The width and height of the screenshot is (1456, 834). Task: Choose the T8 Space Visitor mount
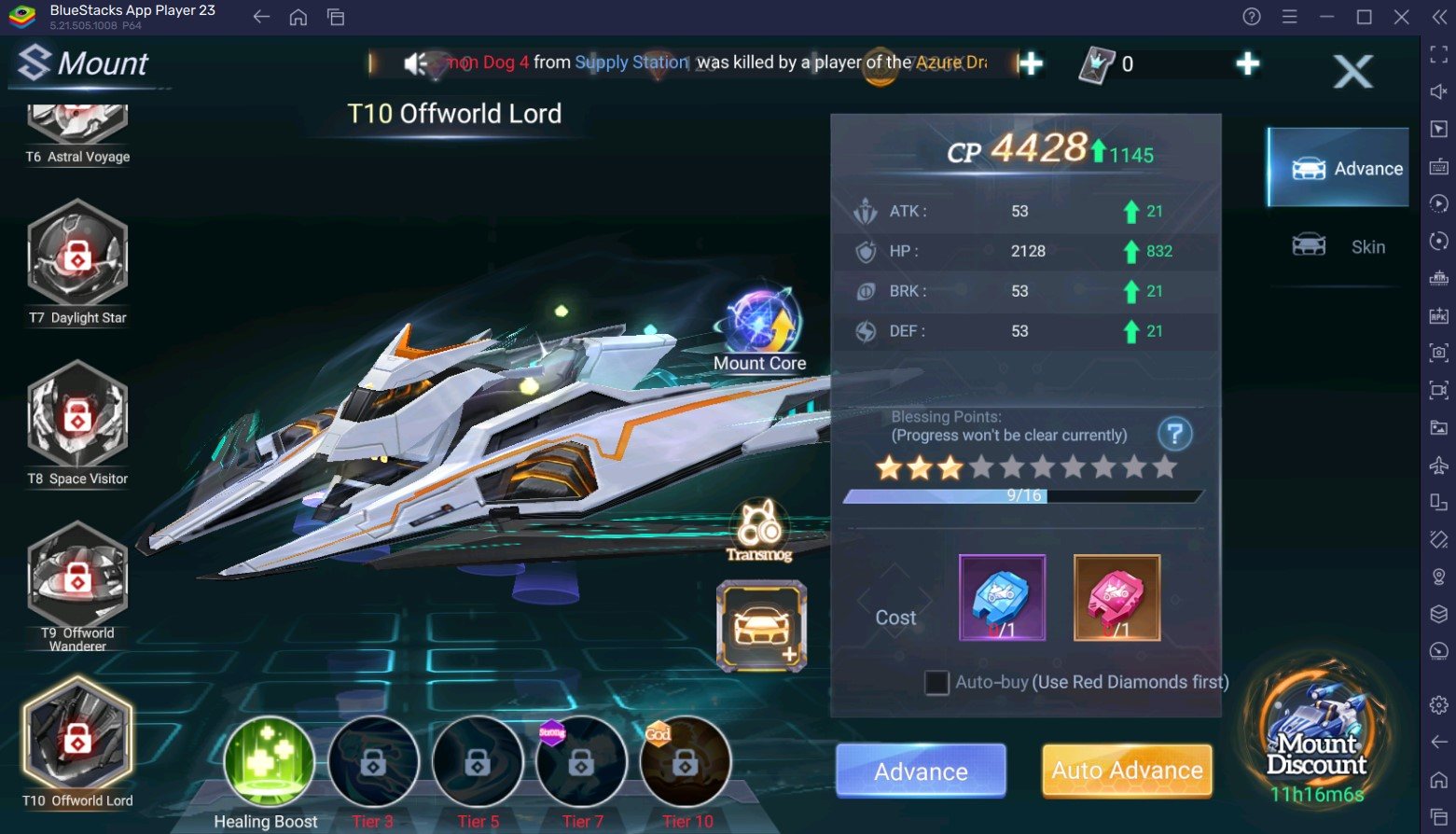77,418
